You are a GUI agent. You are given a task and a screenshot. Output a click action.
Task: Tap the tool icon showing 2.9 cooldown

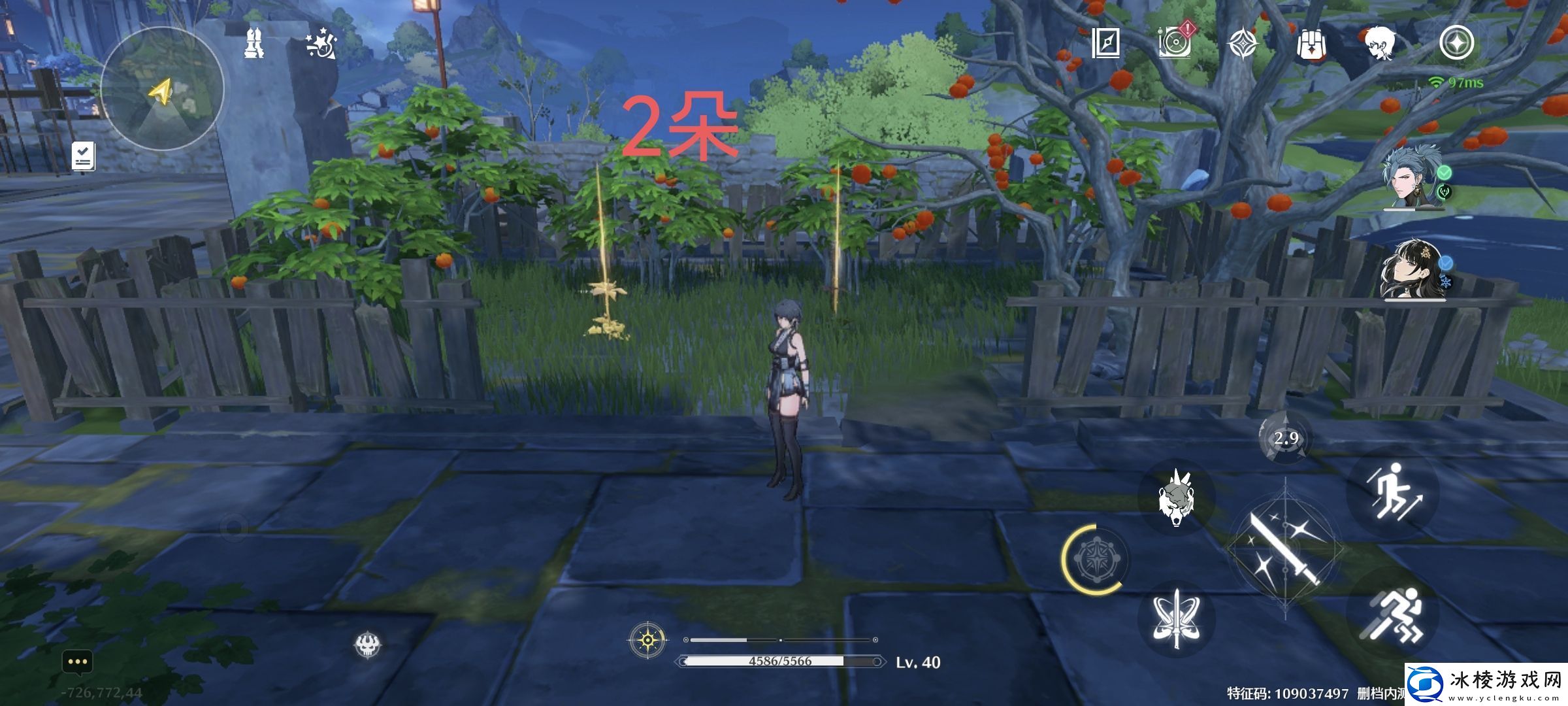[x=1285, y=437]
